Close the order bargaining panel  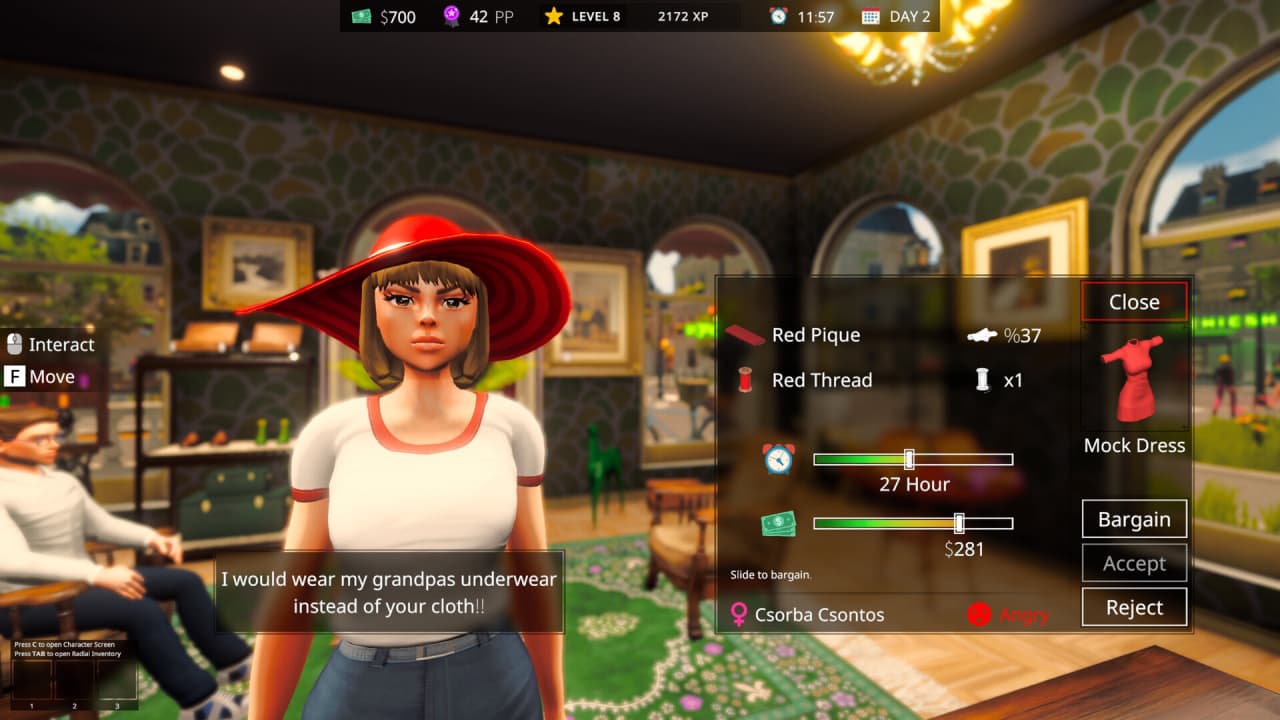[x=1134, y=302]
